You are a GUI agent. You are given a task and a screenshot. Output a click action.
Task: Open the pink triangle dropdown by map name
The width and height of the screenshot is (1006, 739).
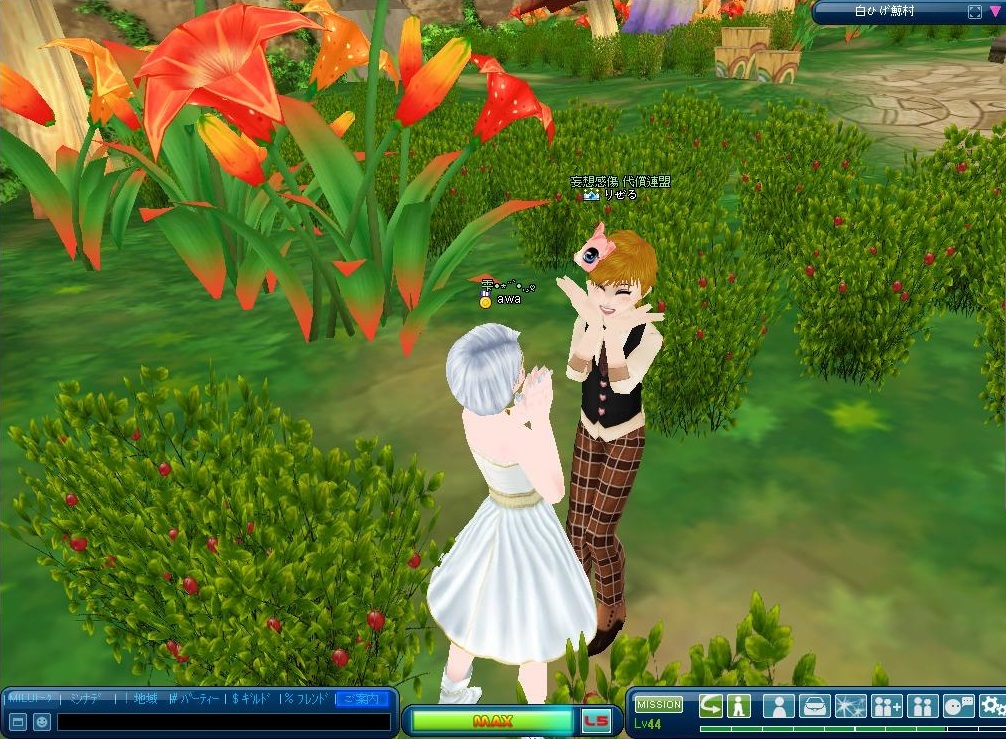pos(995,12)
